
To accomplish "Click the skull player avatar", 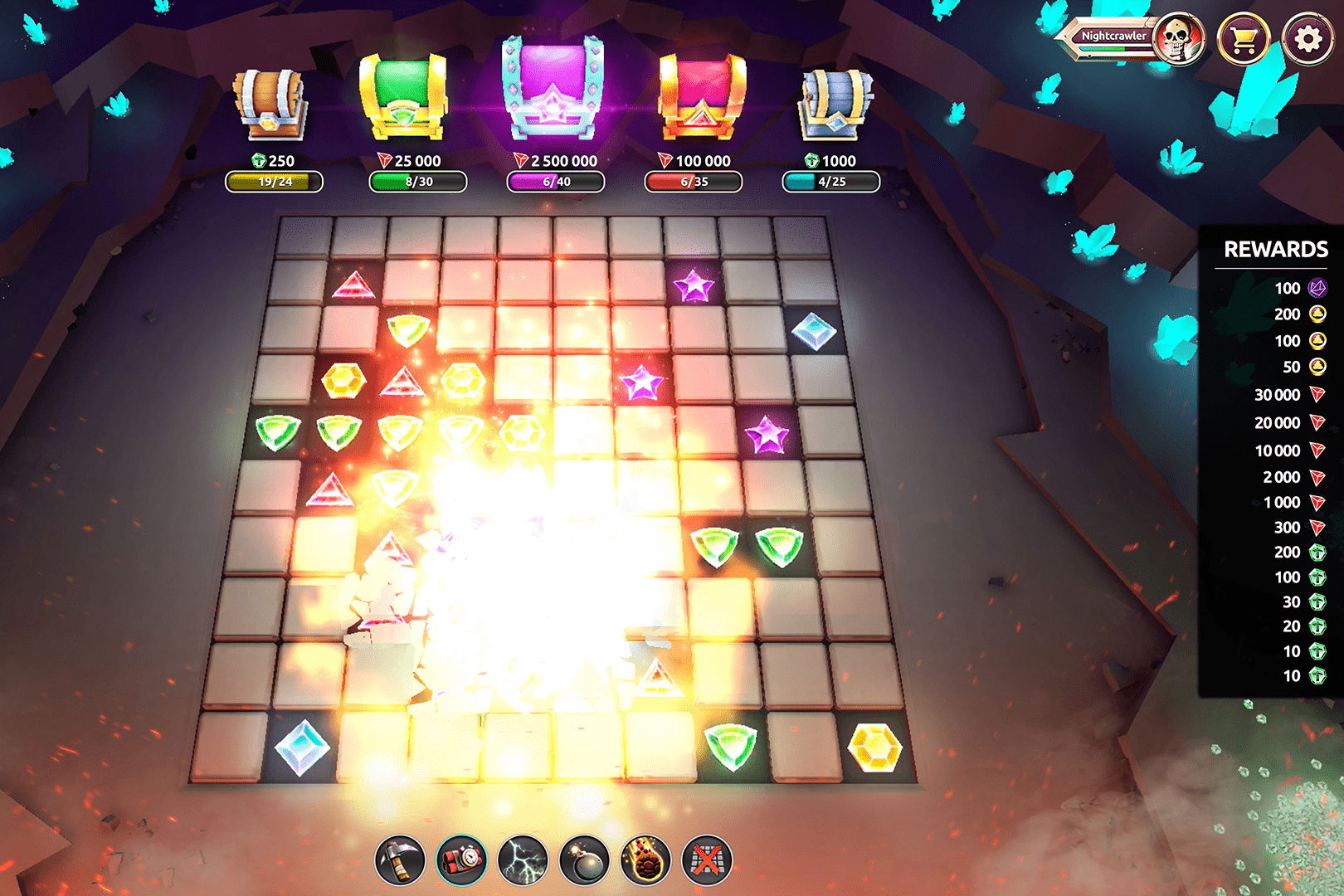I will [1181, 37].
